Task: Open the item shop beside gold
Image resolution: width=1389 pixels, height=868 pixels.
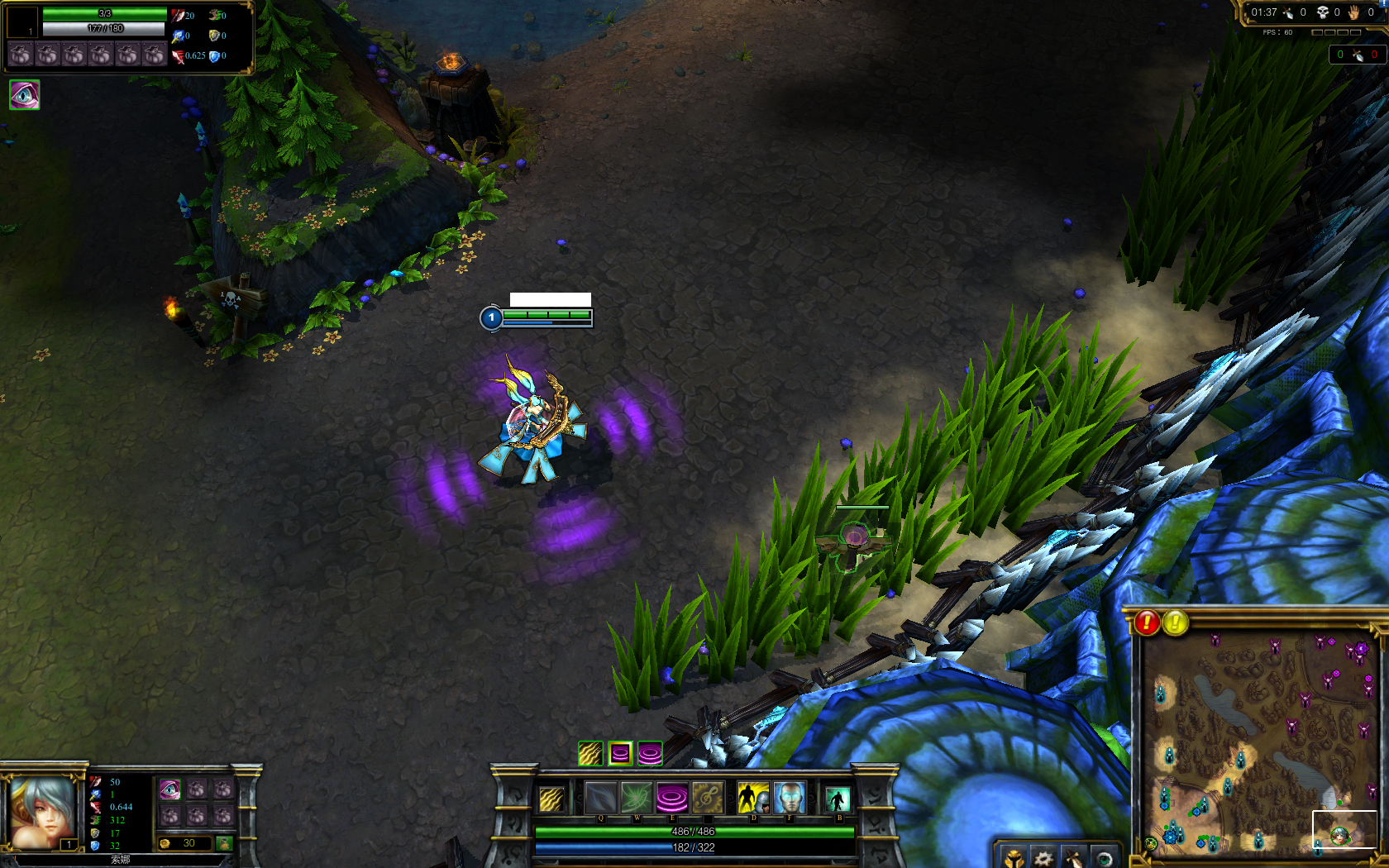Action: [224, 843]
